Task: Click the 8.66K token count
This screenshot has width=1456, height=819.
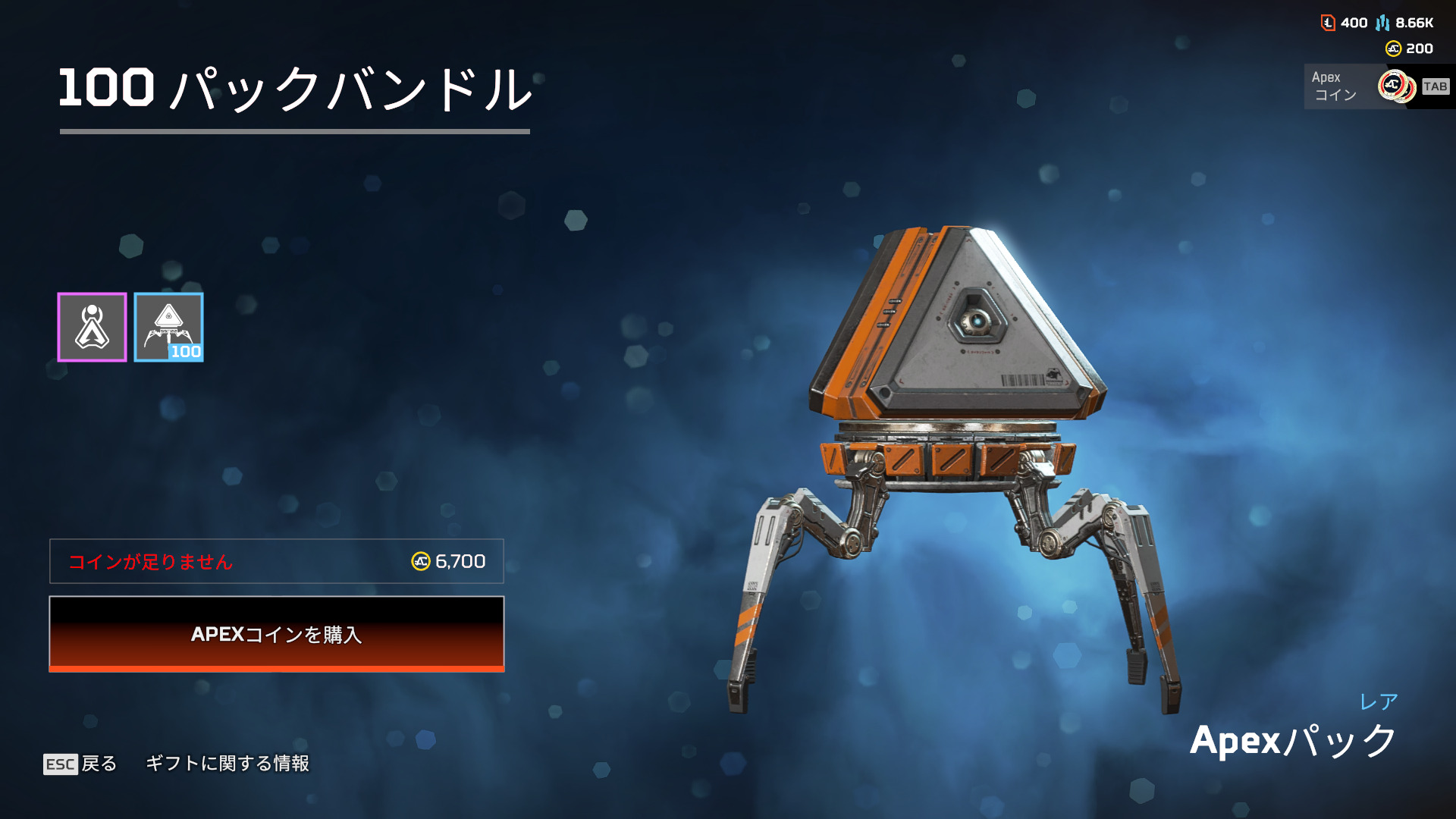Action: click(x=1409, y=23)
